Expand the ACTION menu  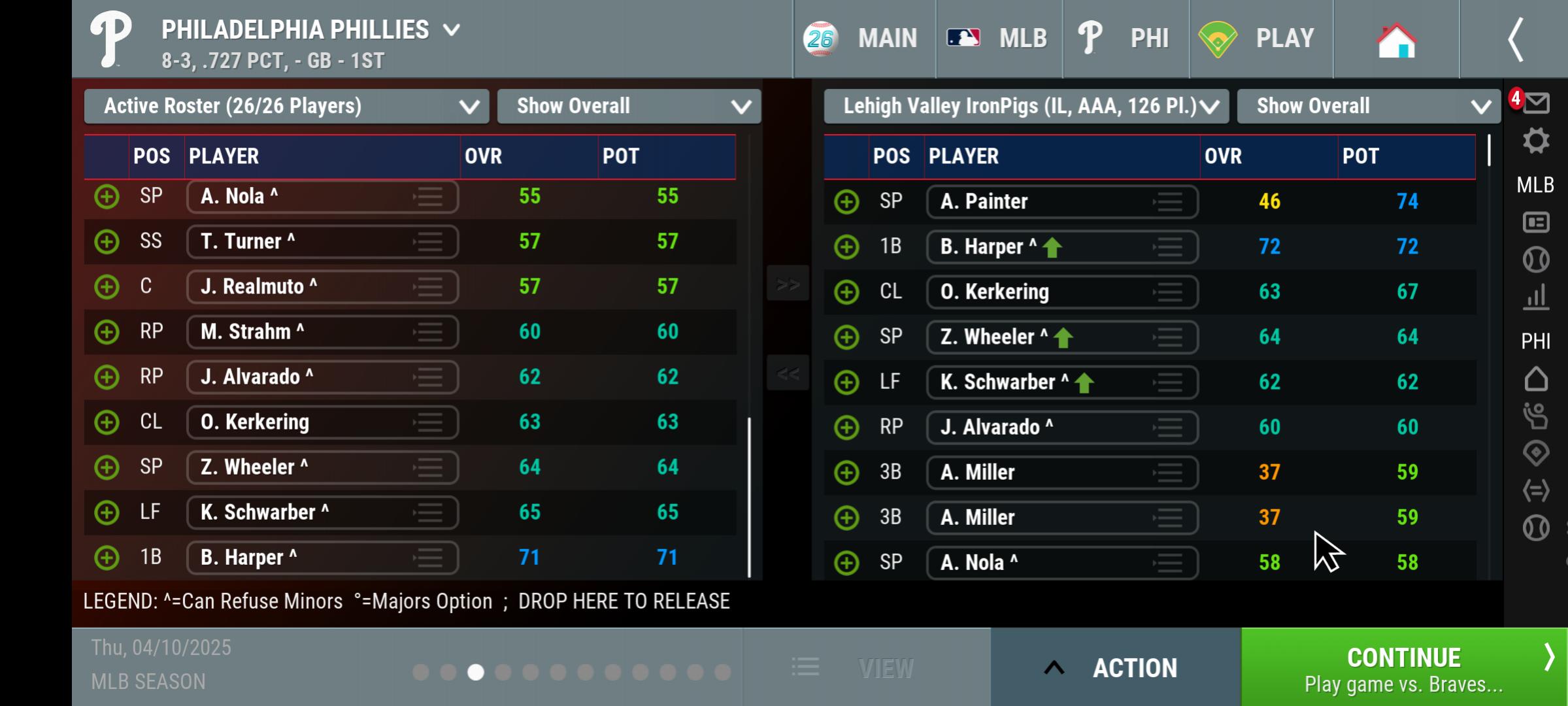tap(1115, 667)
